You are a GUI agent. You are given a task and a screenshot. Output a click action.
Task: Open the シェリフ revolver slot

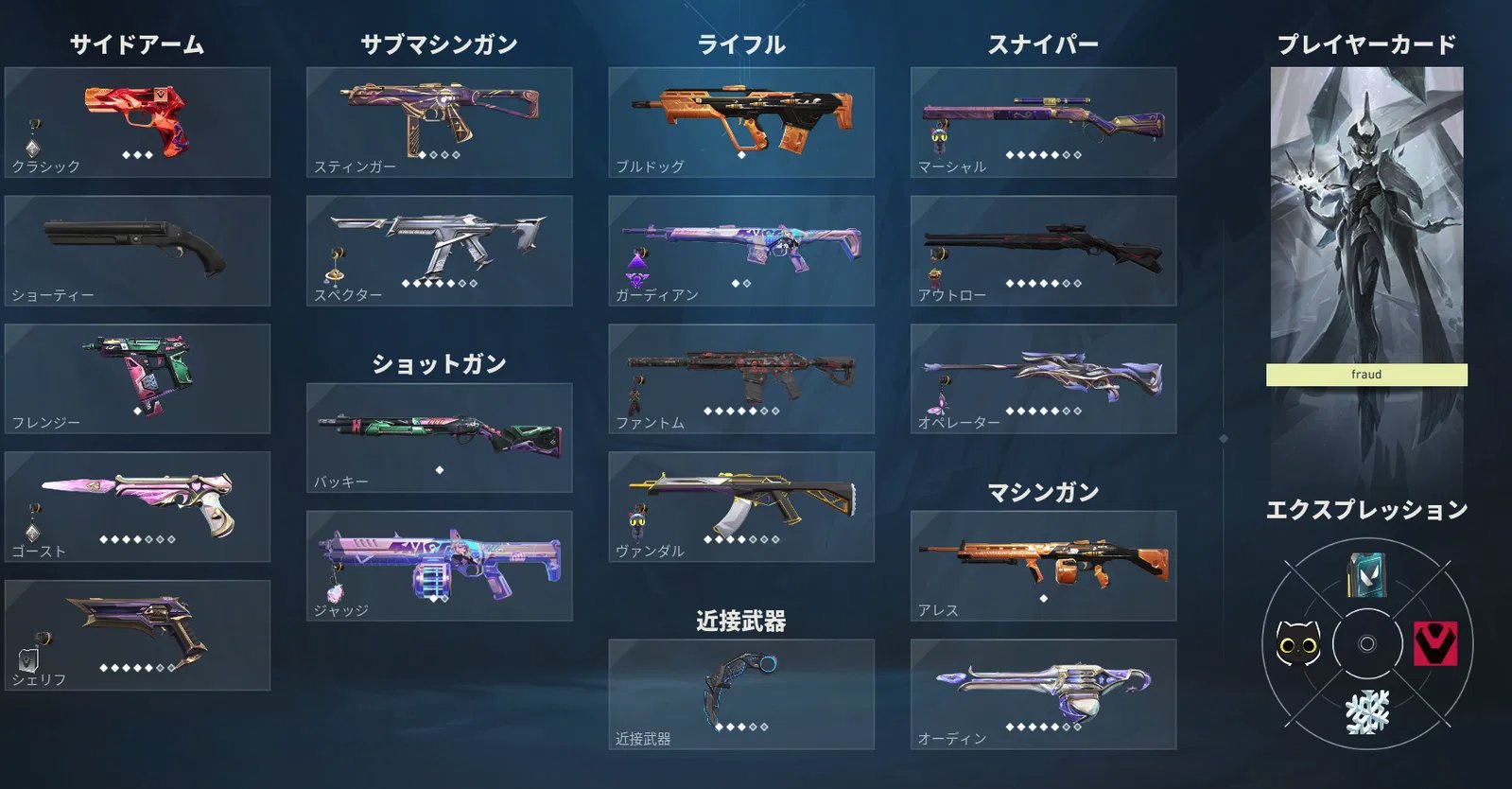click(137, 635)
